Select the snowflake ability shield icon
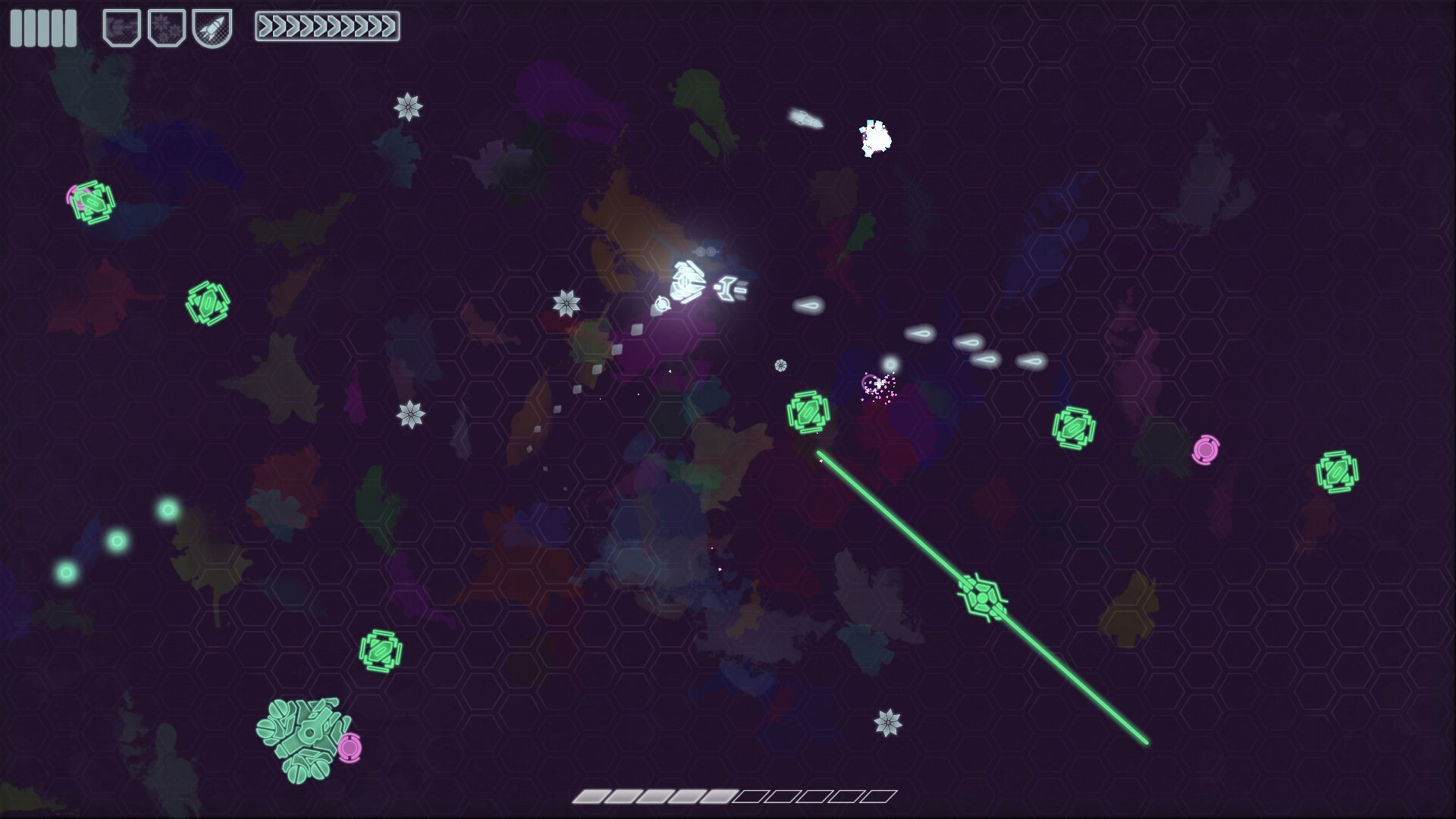Viewport: 1456px width, 819px height. 167,27
